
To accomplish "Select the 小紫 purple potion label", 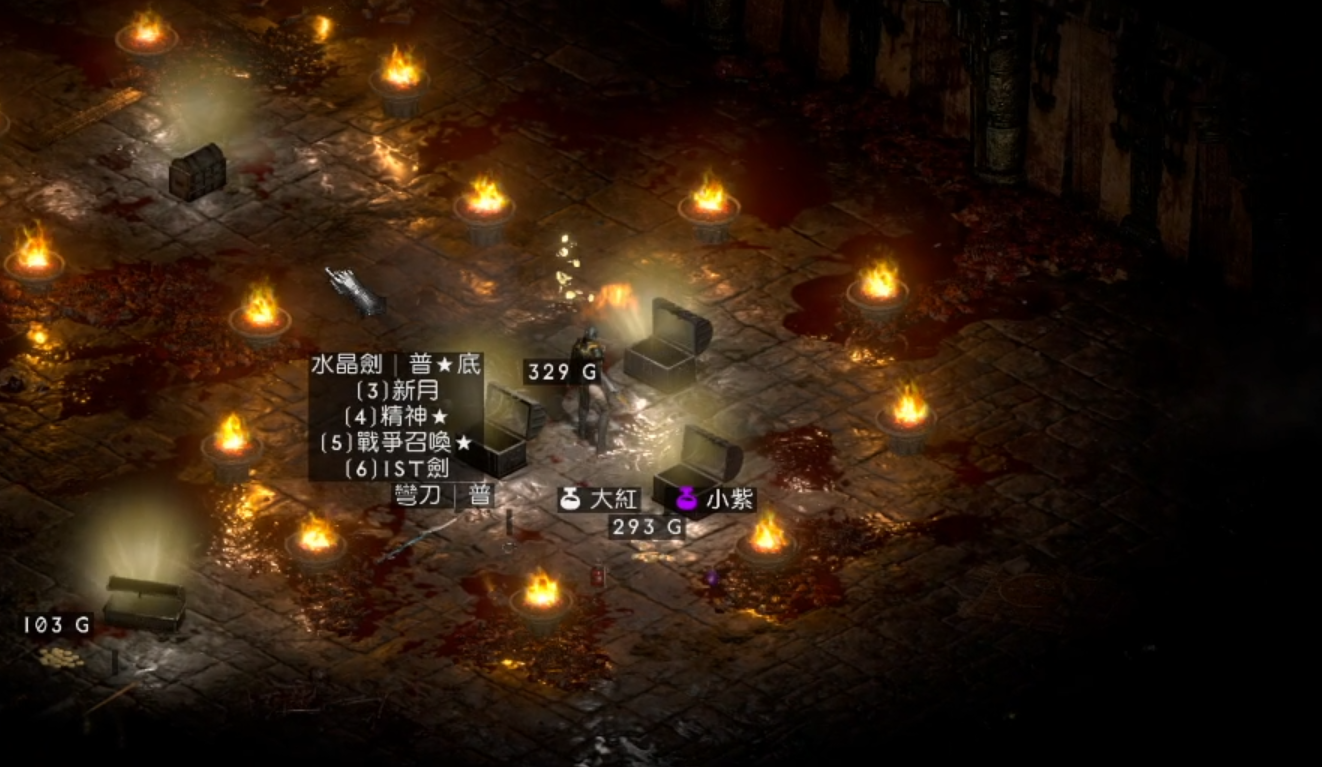I will [x=716, y=499].
